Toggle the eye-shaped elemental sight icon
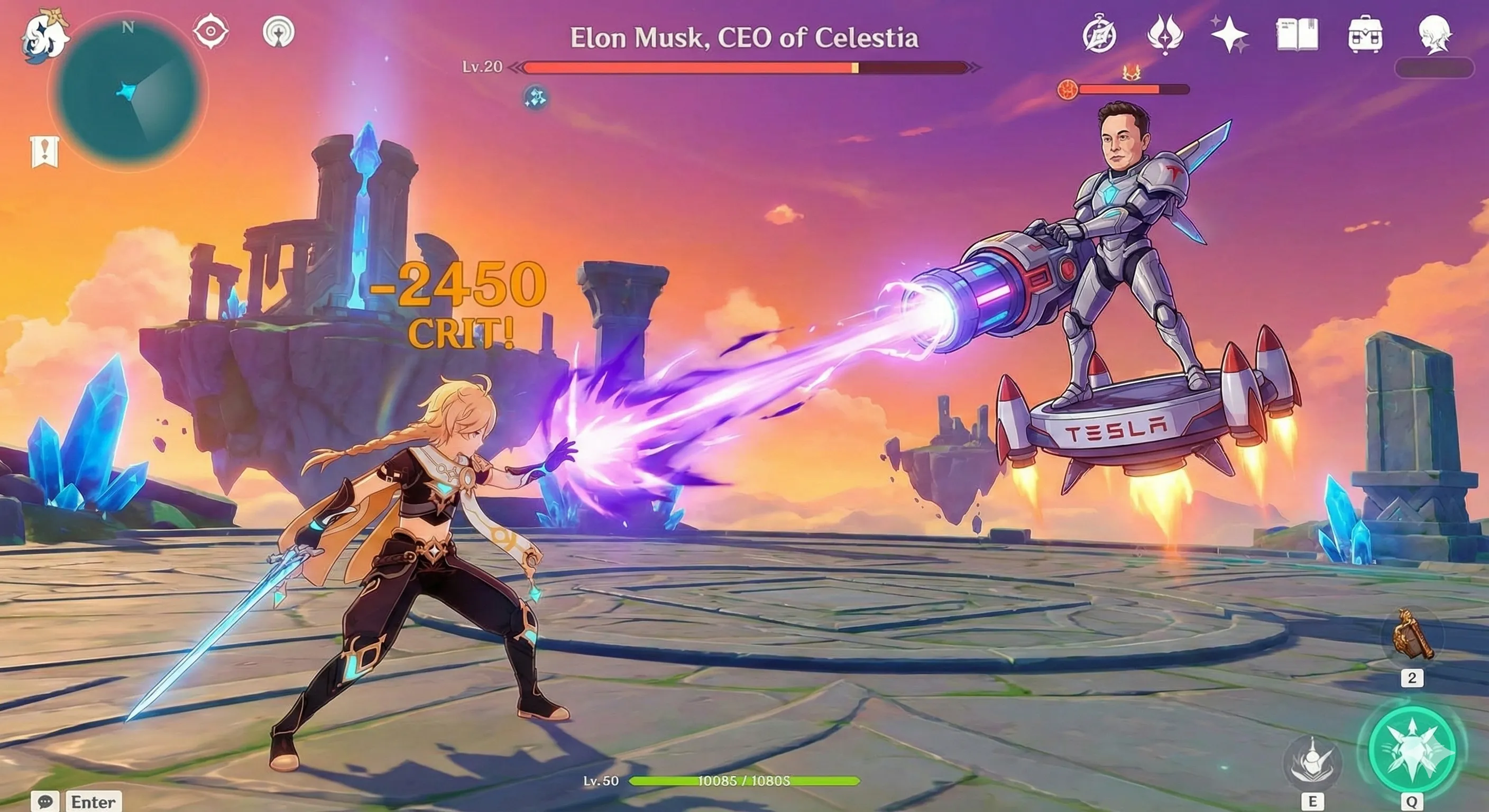Viewport: 1489px width, 812px height. (x=210, y=31)
